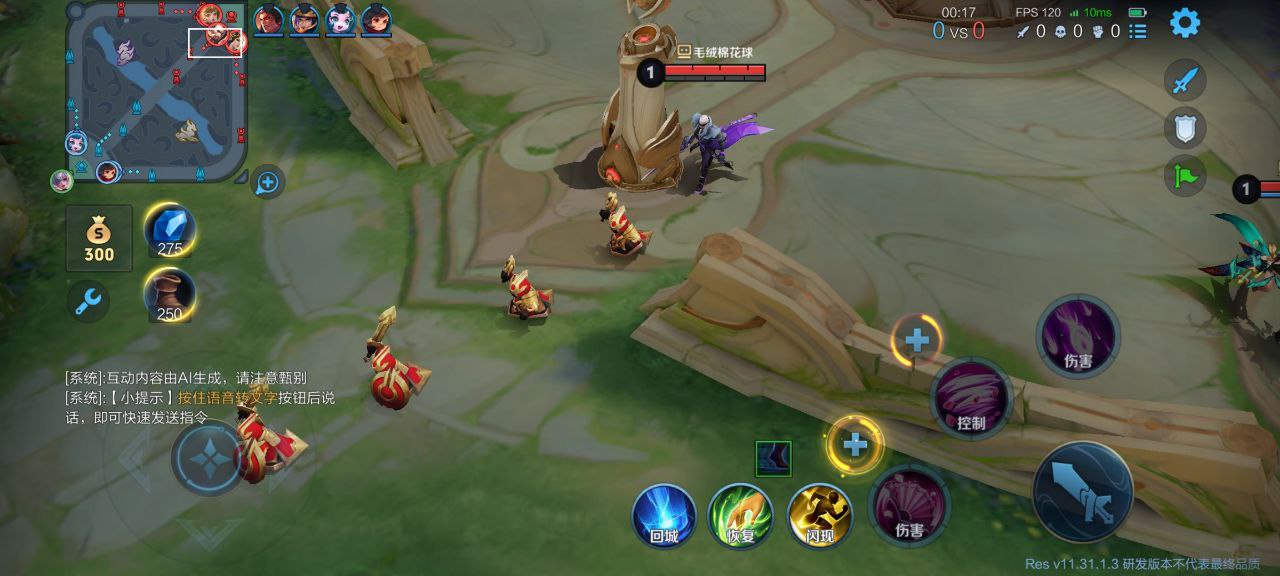Activate the 恢复 restore ability
1280x576 pixels.
click(x=741, y=515)
